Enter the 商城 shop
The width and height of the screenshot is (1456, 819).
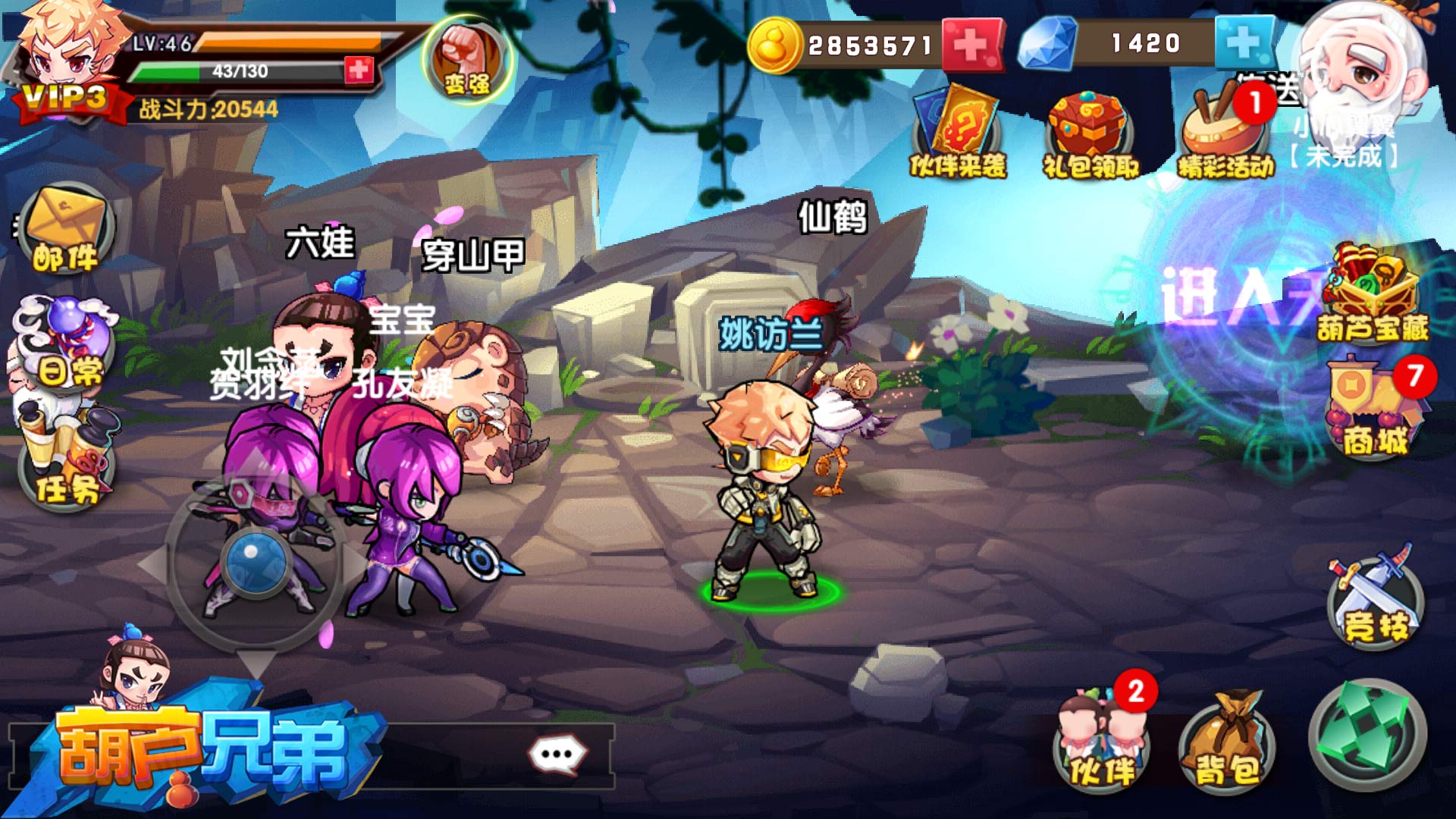click(x=1373, y=409)
